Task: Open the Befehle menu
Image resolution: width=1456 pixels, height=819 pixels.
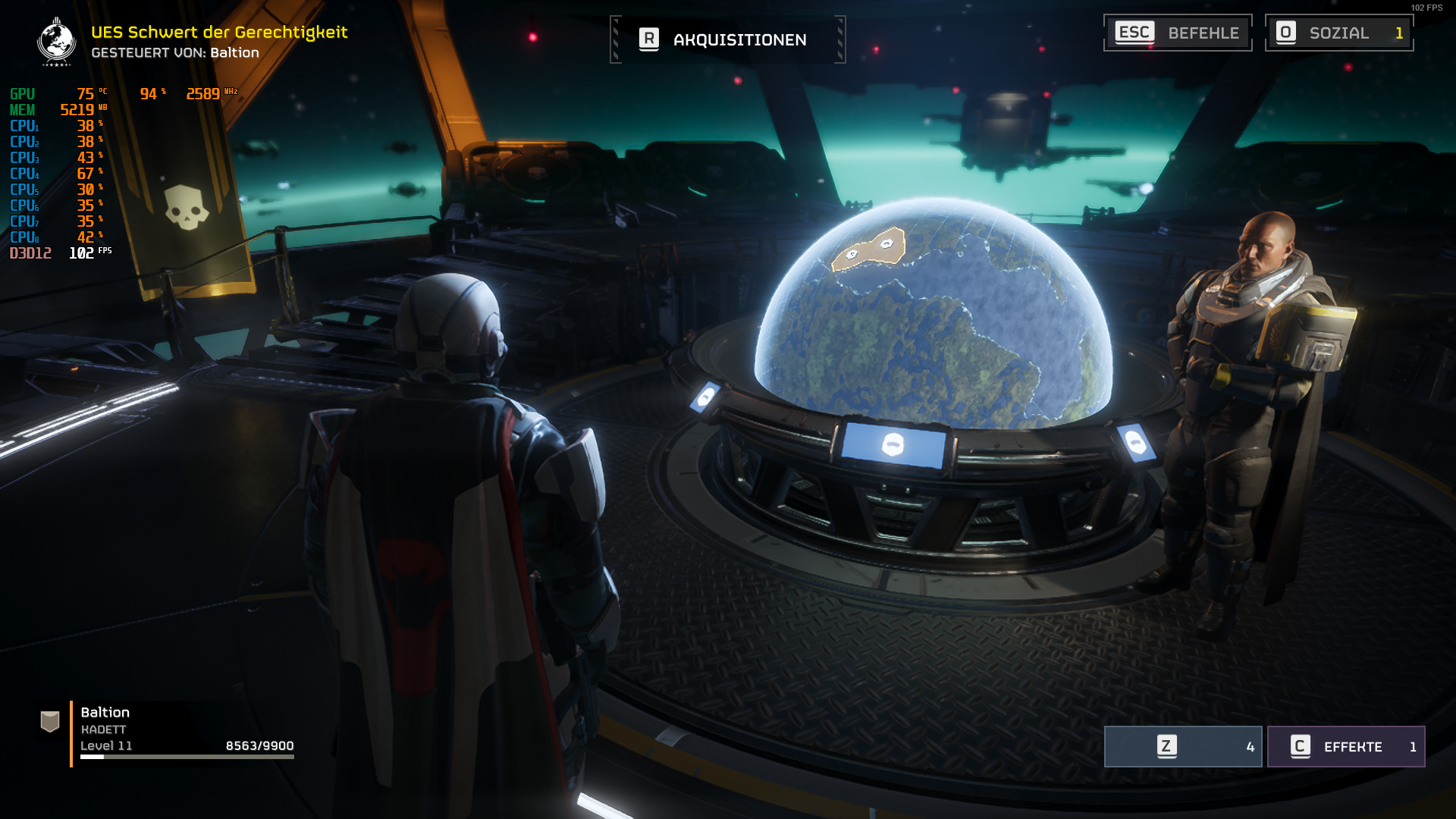Action: pos(1177,33)
